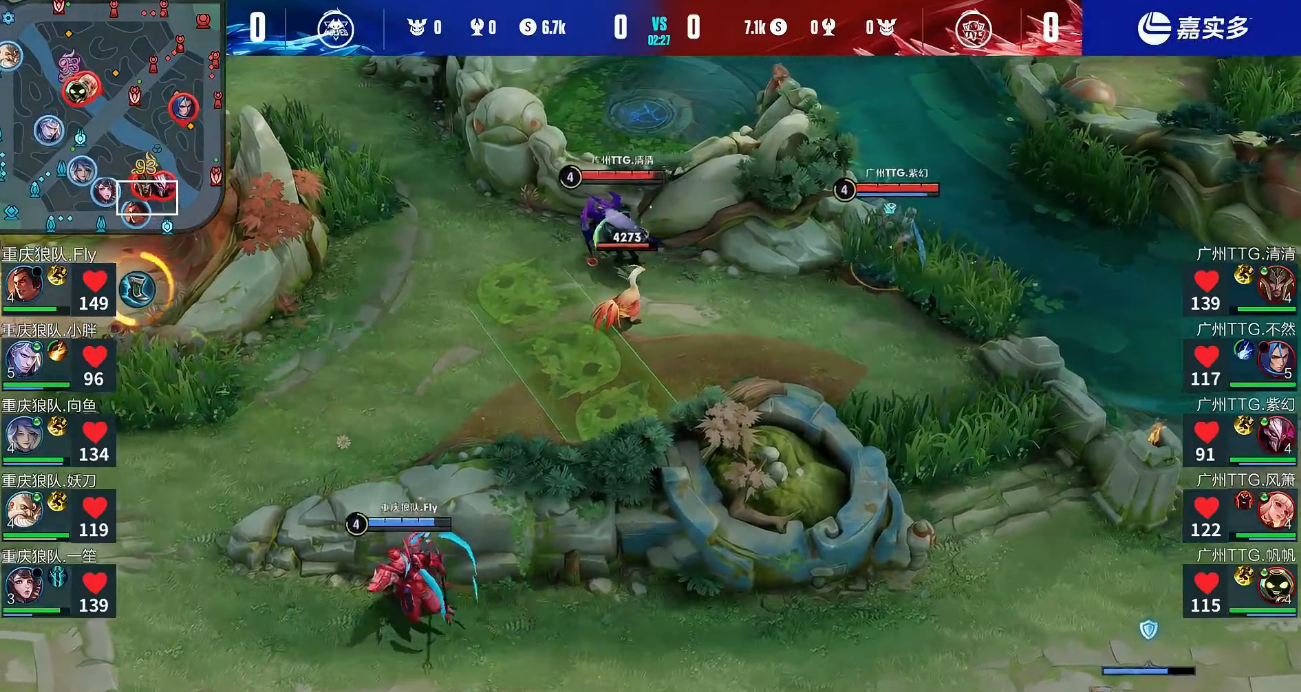The image size is (1301, 692).
Task: Pick 重庆狼队.妖刀's hero portrait
Action: coord(24,510)
